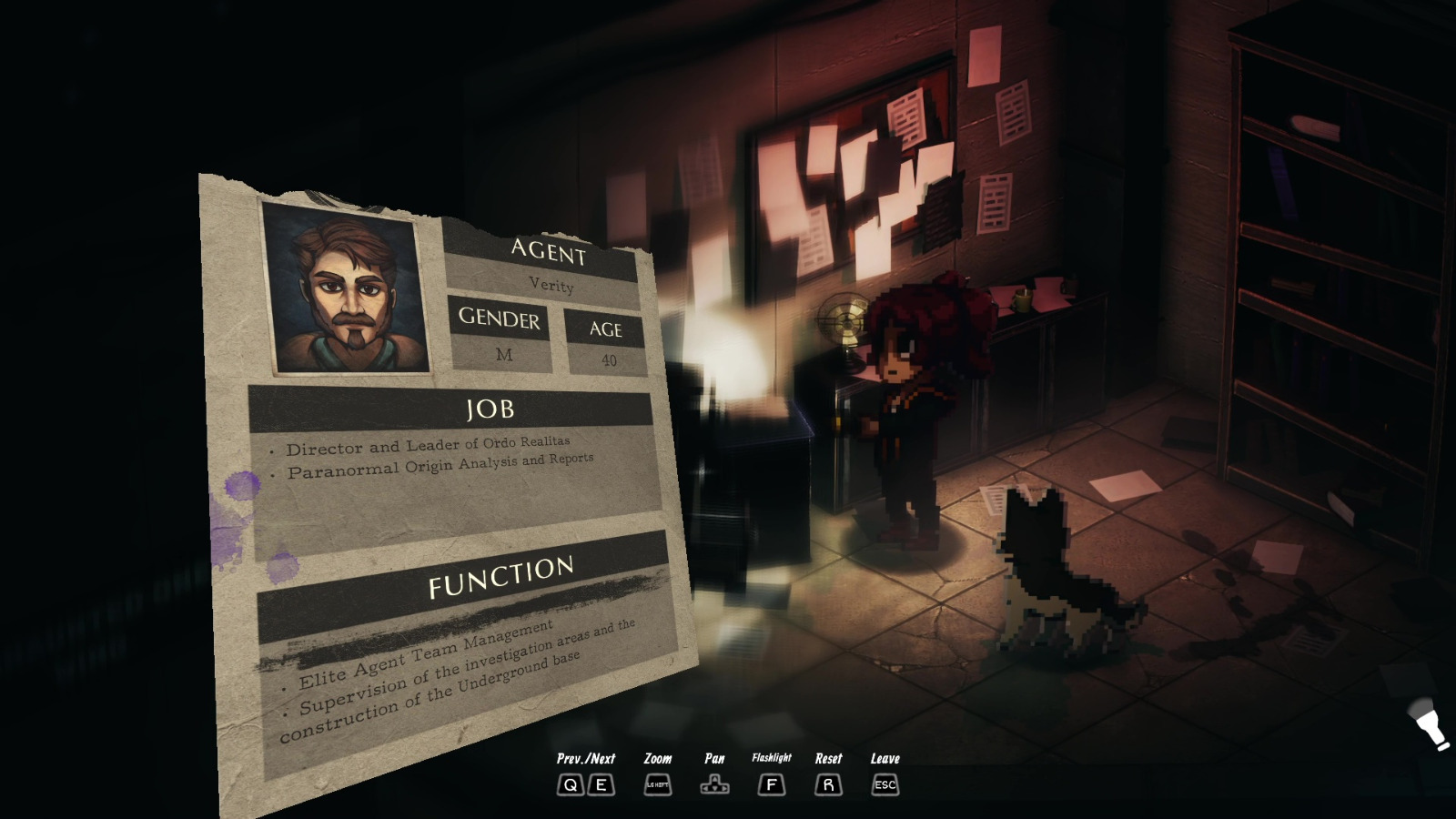Go back with the Prev. control
1456x819 pixels.
571,758
